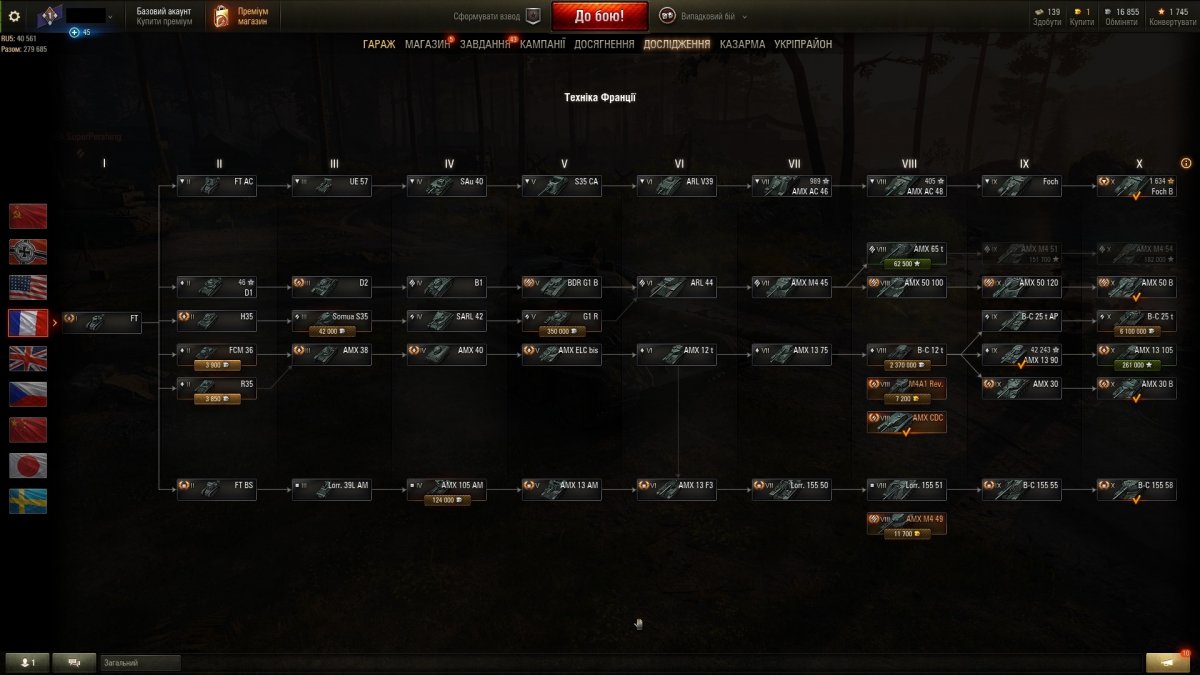Click the Загальний chat channel field
Image resolution: width=1200 pixels, height=675 pixels.
pos(140,663)
